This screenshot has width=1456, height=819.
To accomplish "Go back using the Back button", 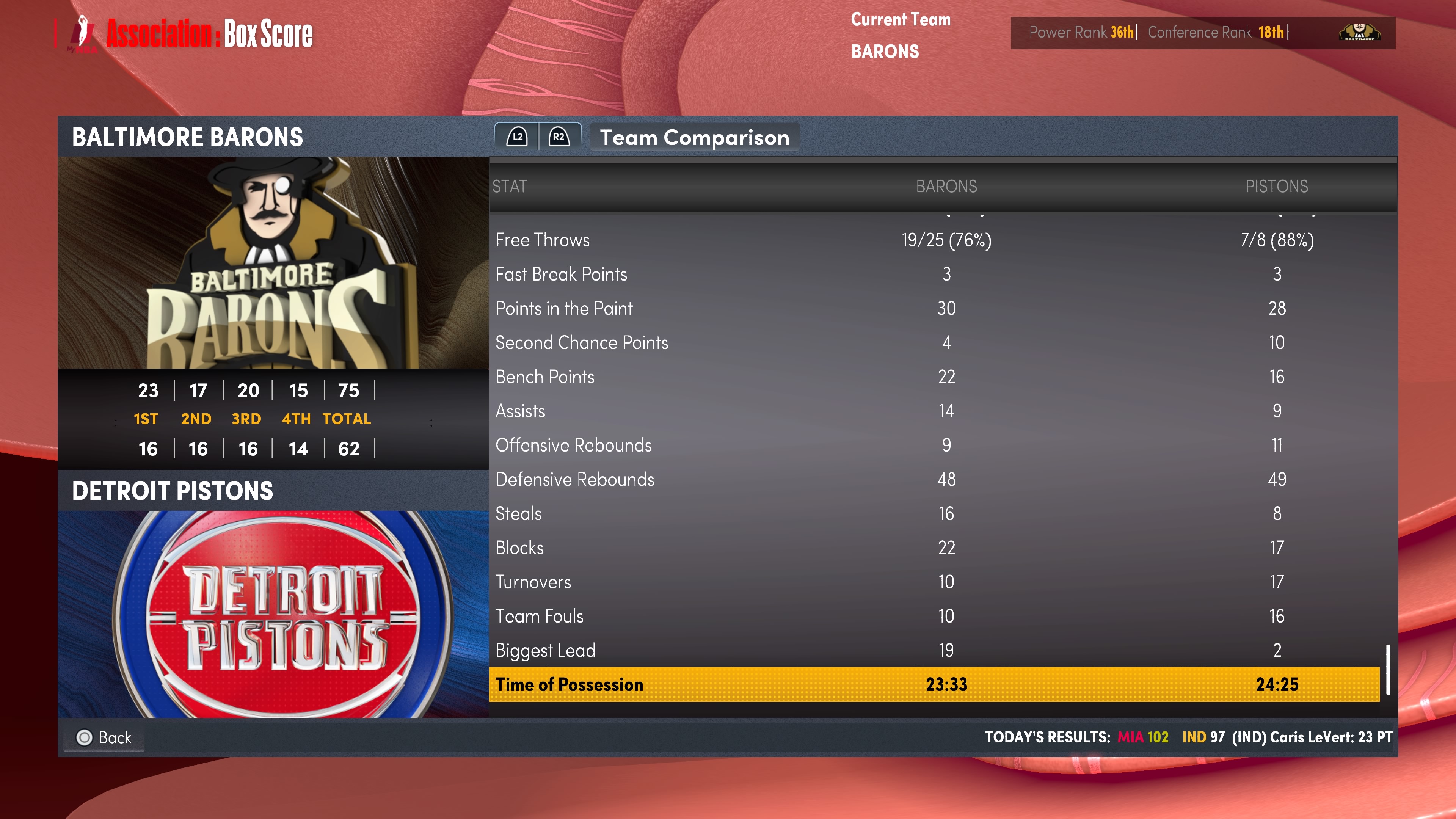I will coord(105,737).
